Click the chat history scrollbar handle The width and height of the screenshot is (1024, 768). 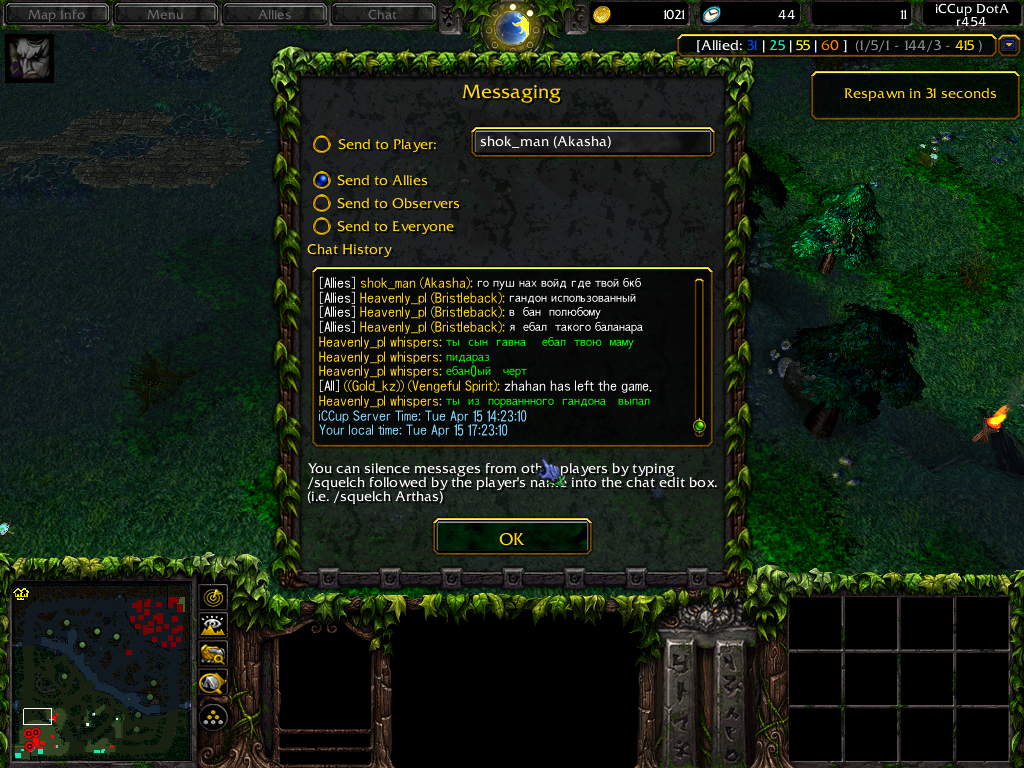pos(699,426)
